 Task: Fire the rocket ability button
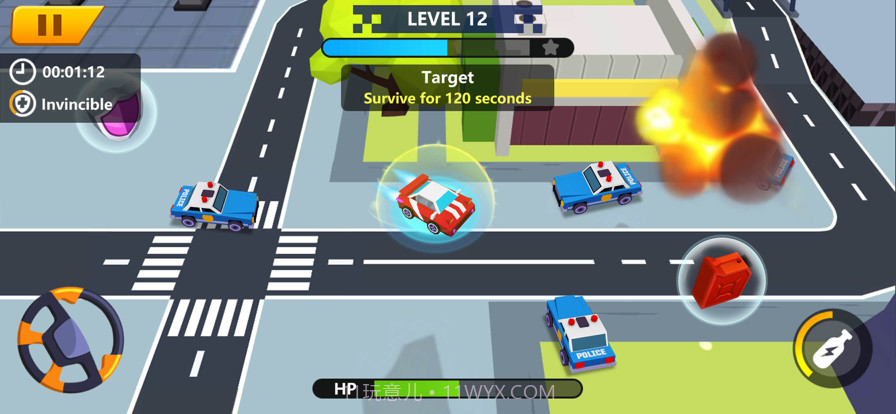833,348
